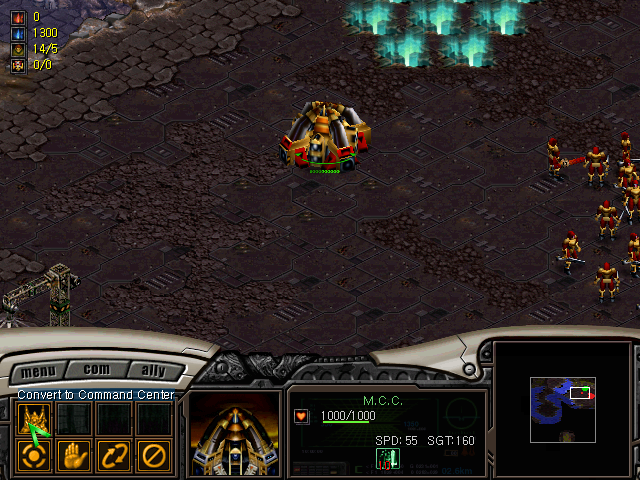Open the ally panel
This screenshot has width=640, height=480.
[154, 372]
